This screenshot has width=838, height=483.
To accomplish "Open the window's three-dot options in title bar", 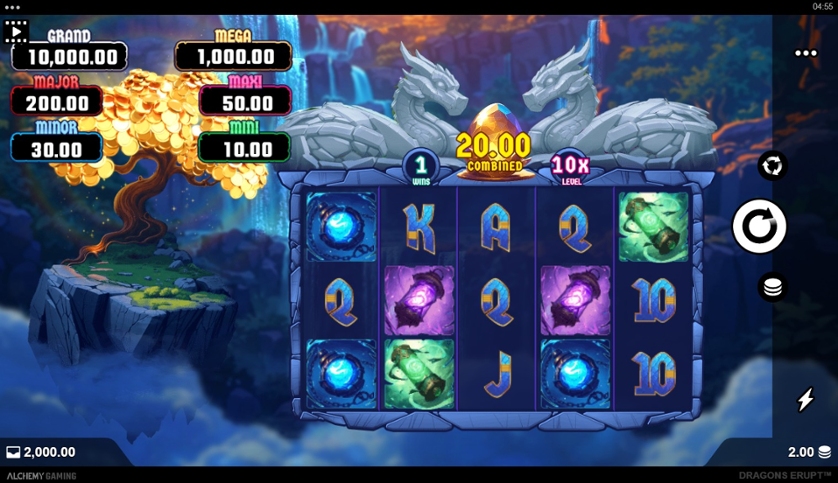I will point(12,7).
